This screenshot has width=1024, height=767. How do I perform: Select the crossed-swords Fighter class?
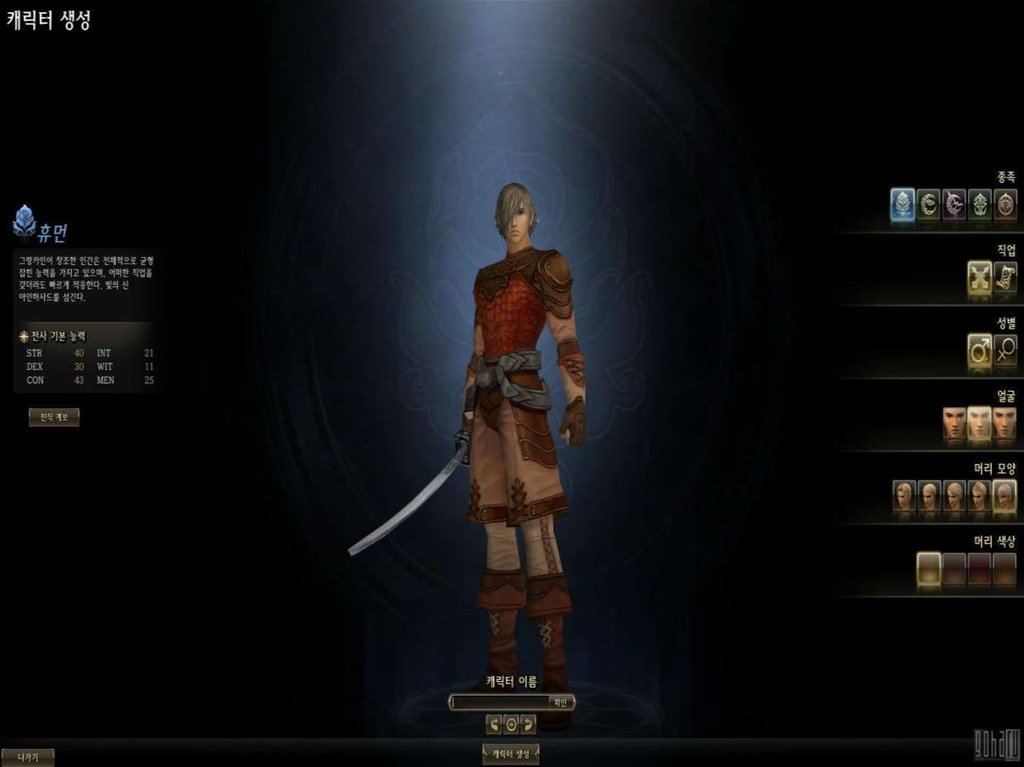tap(980, 277)
